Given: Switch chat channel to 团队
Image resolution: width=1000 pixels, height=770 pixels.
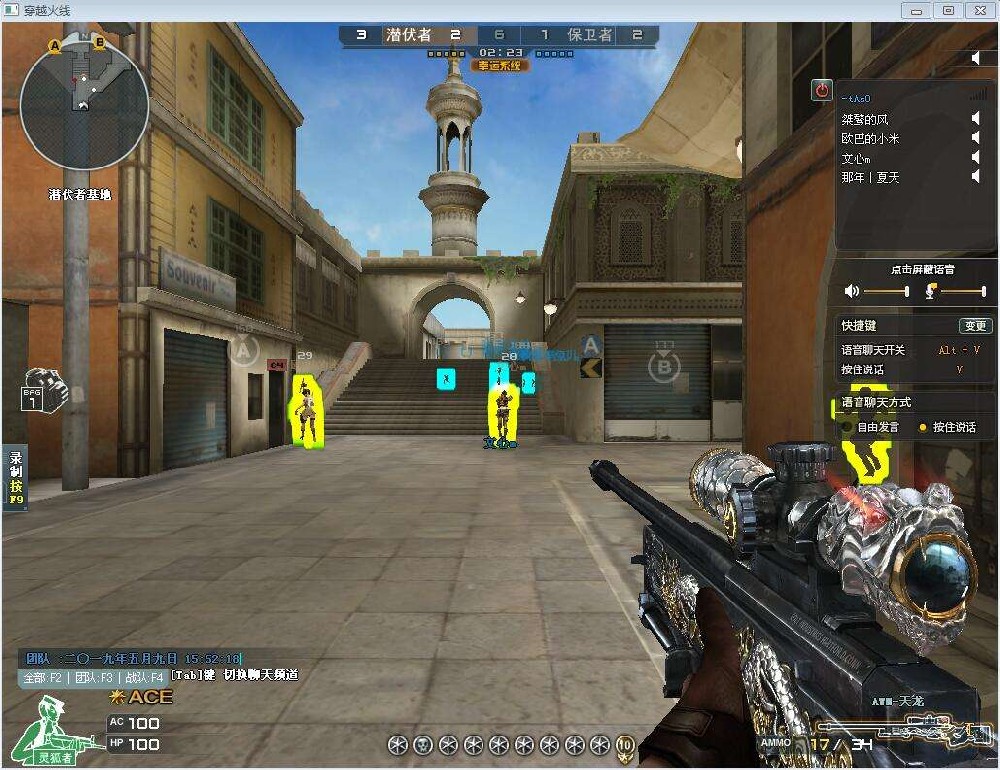Looking at the screenshot, I should click(90, 676).
